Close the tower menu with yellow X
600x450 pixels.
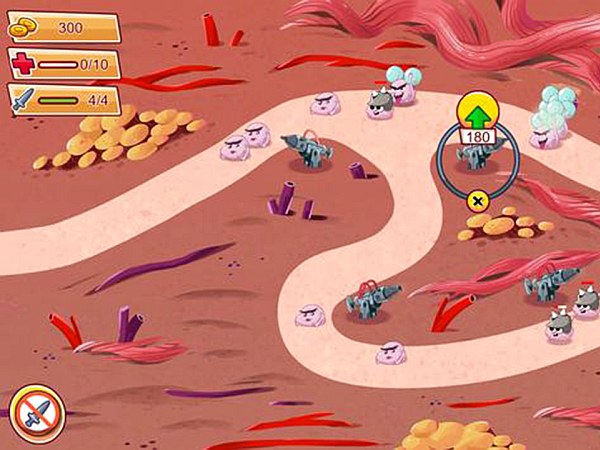(x=477, y=201)
